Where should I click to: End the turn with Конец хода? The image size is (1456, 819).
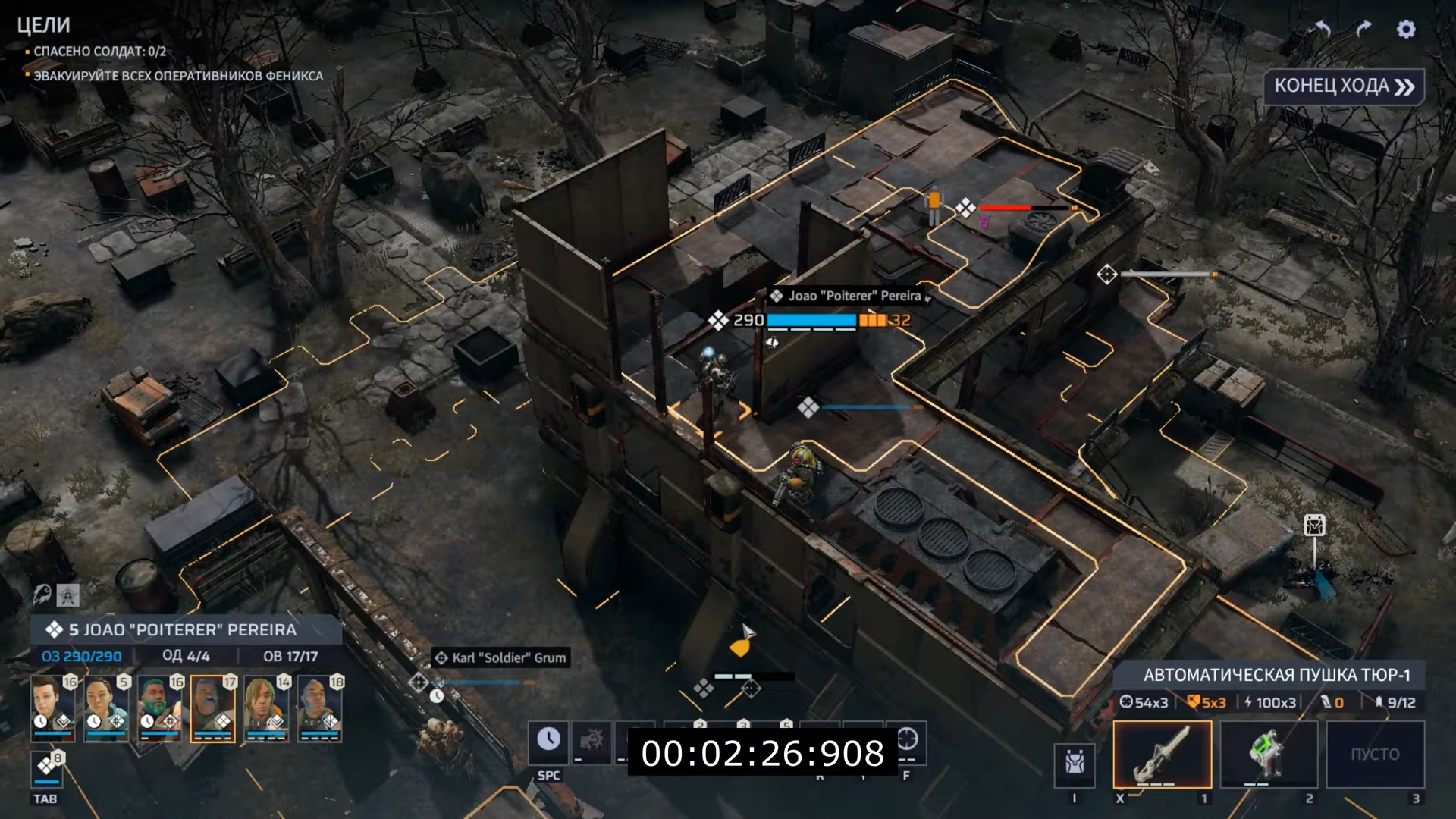pos(1344,86)
